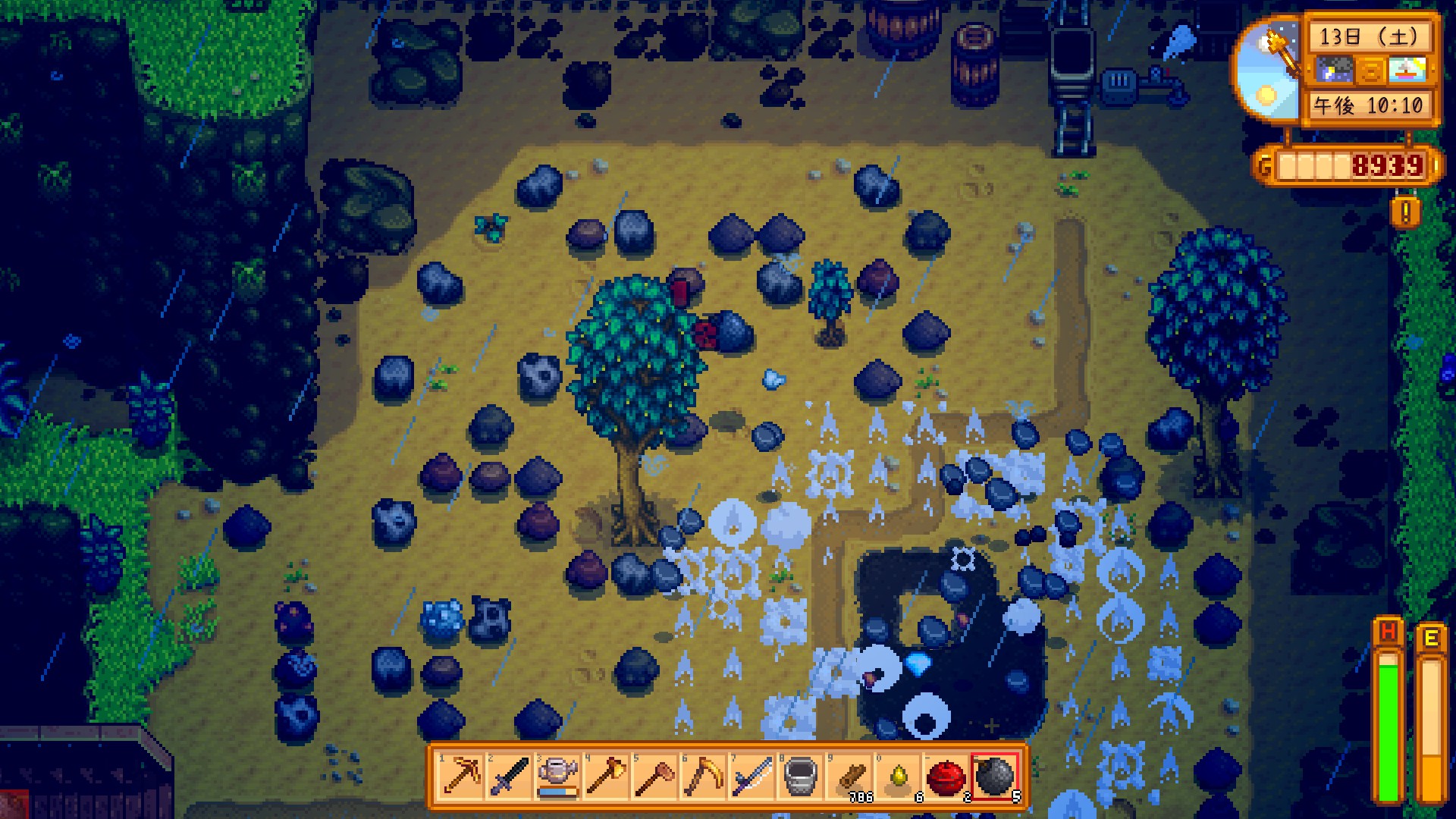
Task: Select the fishing rod slot
Action: [x=752, y=777]
